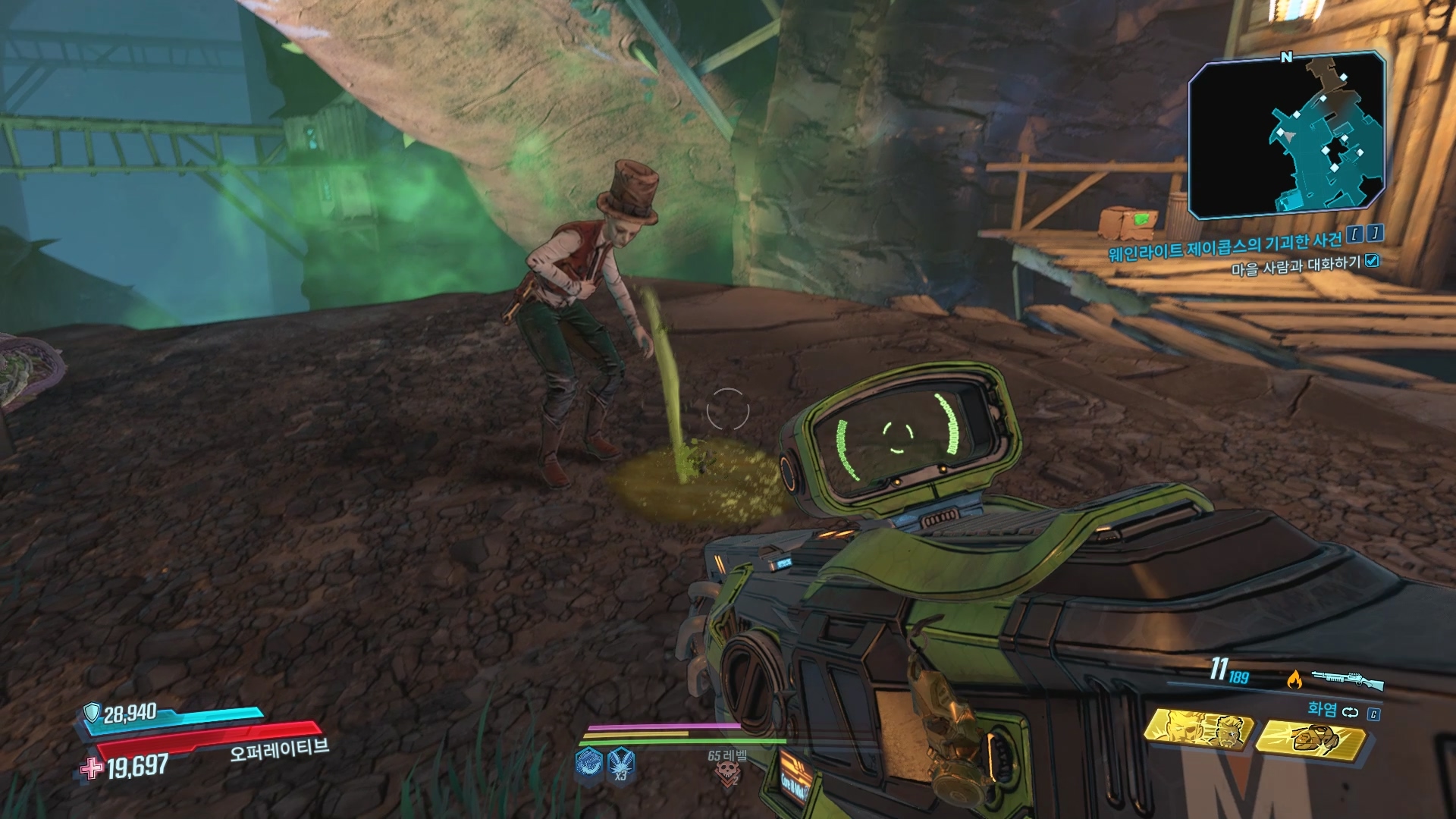Click the orange fire element icon

(x=1294, y=679)
